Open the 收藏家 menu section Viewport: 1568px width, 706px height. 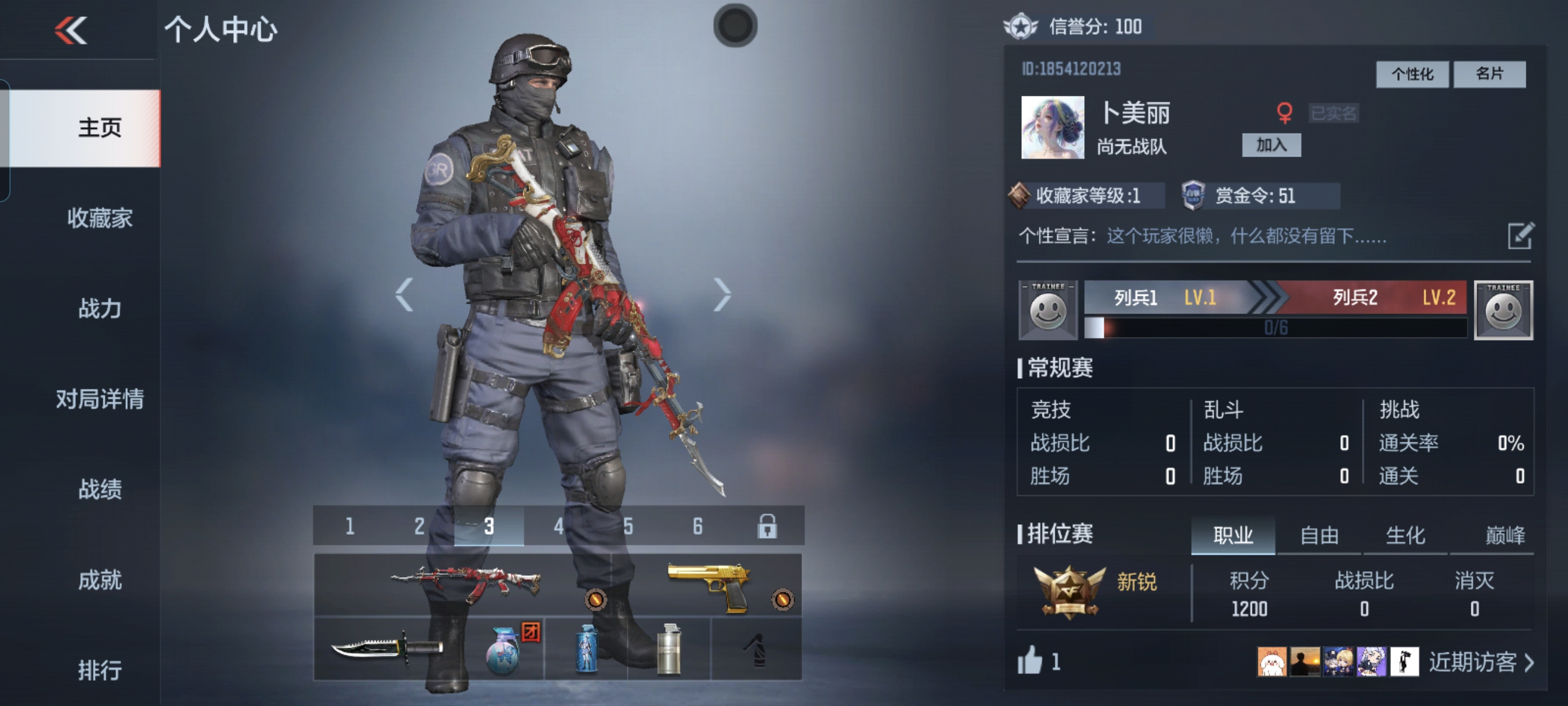point(100,218)
